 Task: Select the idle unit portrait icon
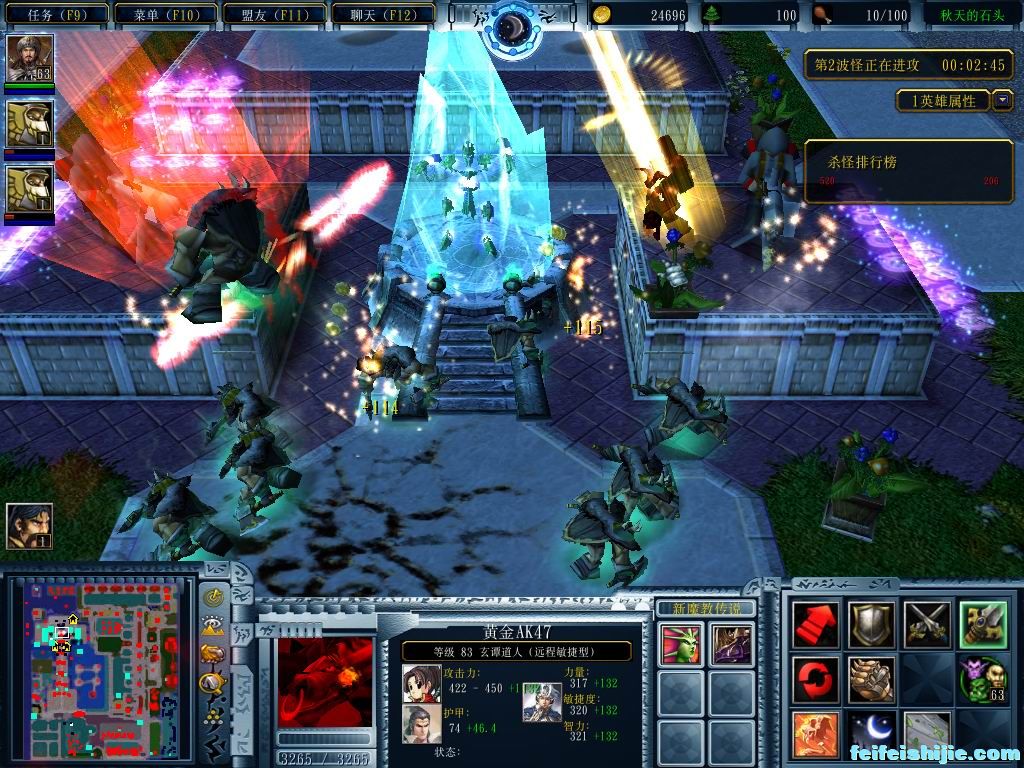coord(29,526)
